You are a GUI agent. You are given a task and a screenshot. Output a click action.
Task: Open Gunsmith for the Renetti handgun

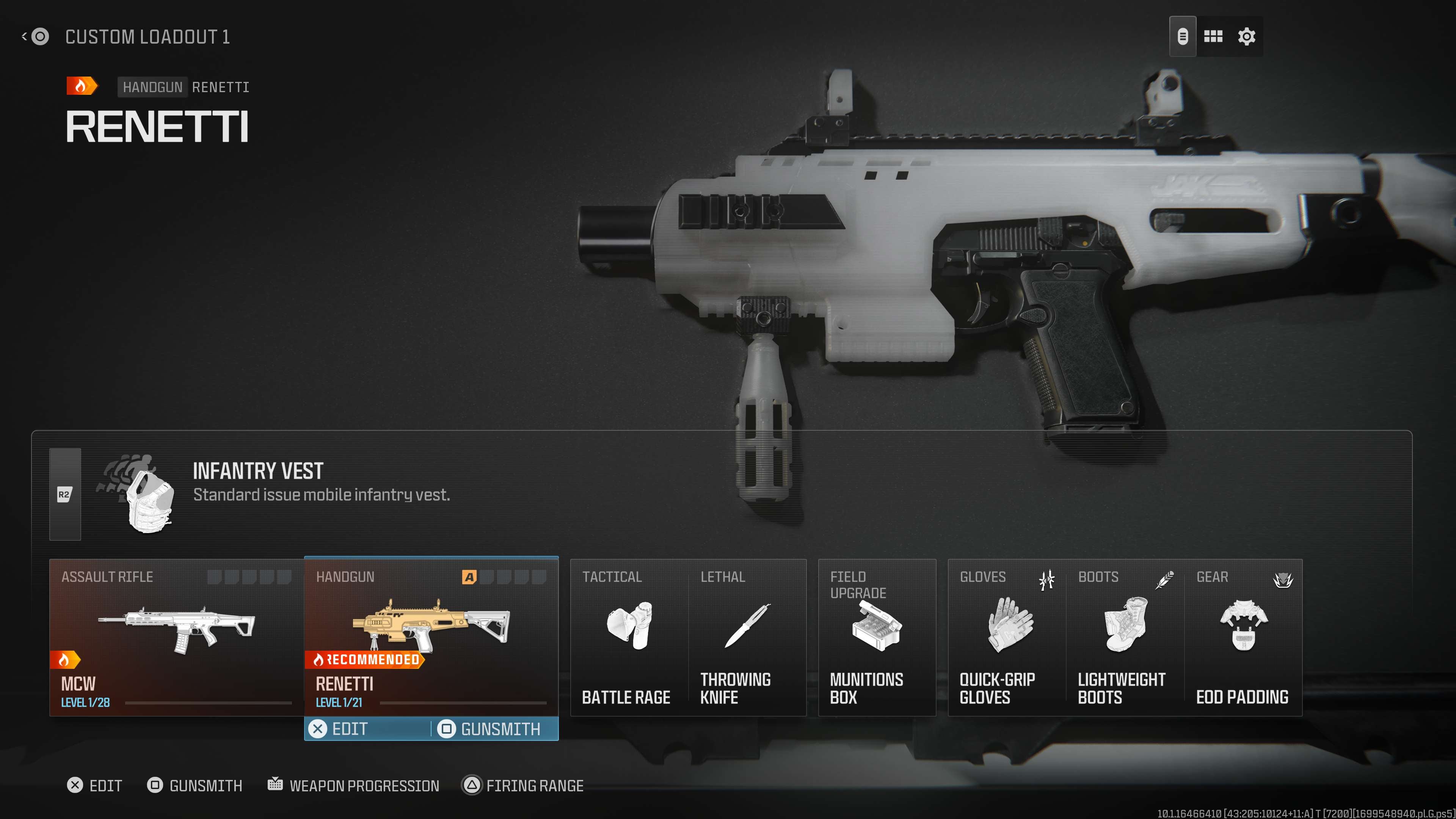(x=491, y=729)
